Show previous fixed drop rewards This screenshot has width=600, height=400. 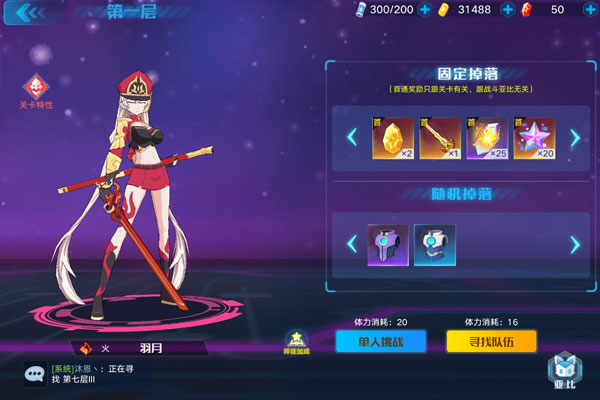click(x=351, y=138)
